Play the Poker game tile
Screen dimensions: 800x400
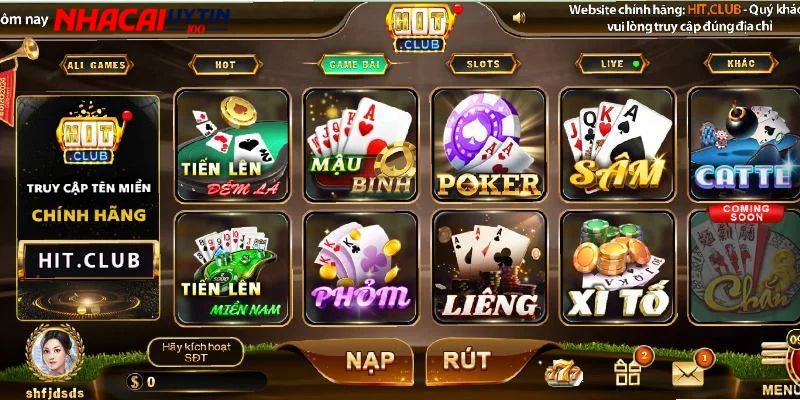(x=488, y=145)
